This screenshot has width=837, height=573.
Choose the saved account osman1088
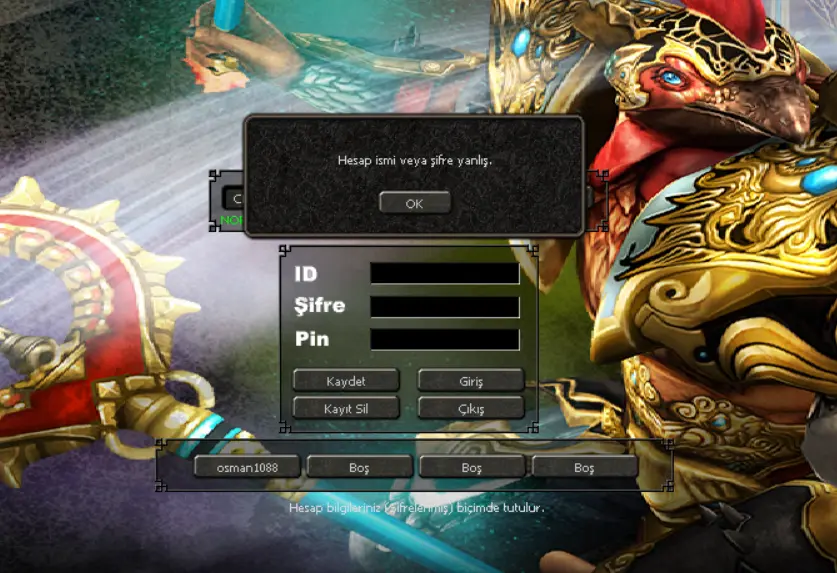click(247, 467)
